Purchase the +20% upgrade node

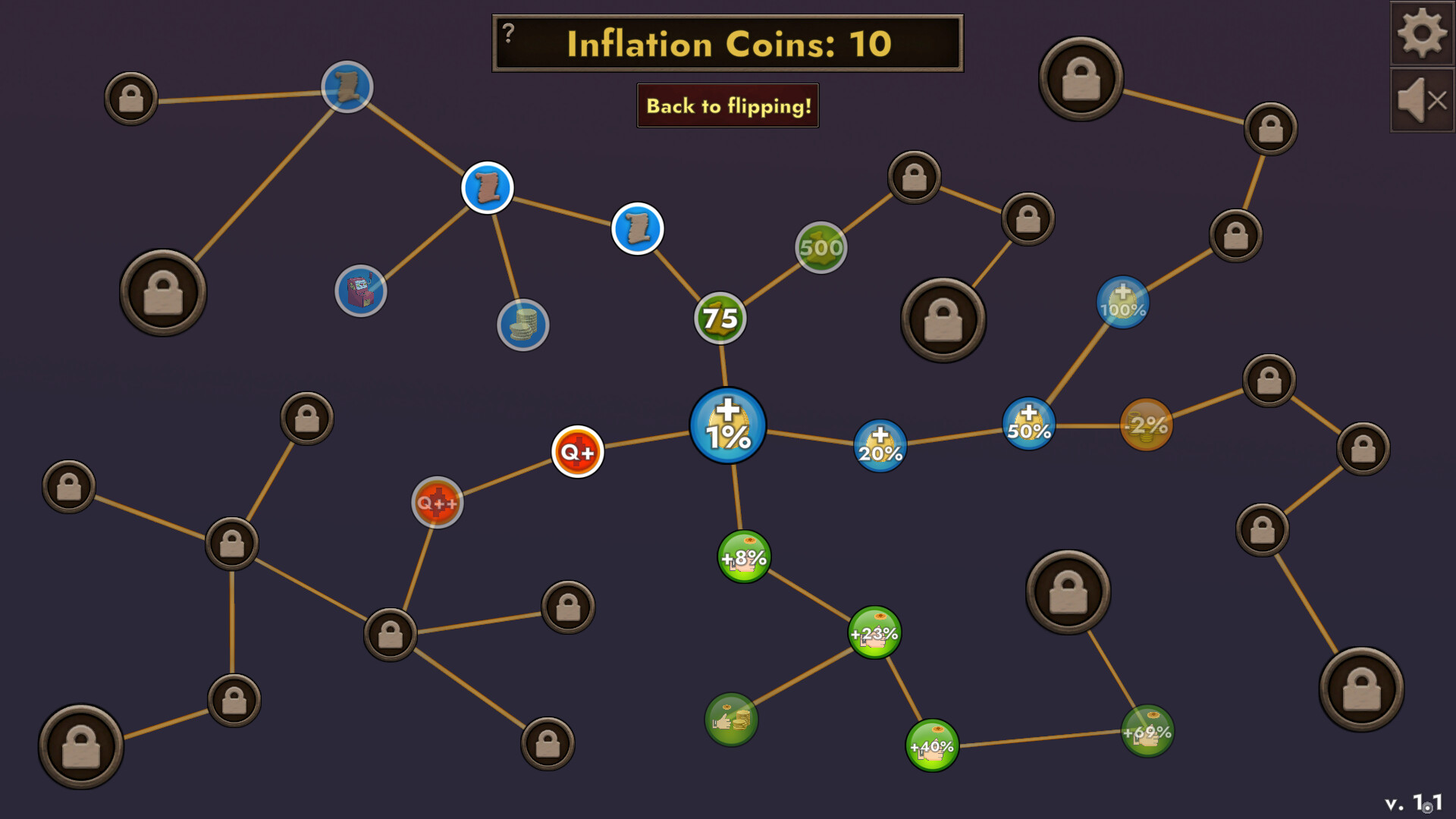[879, 447]
